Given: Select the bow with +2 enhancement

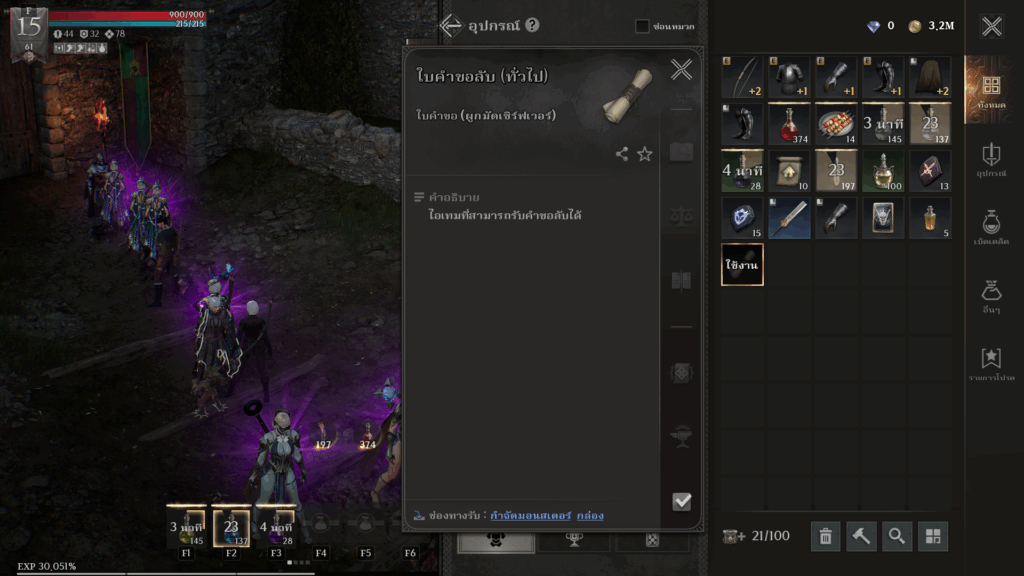Looking at the screenshot, I should [742, 77].
